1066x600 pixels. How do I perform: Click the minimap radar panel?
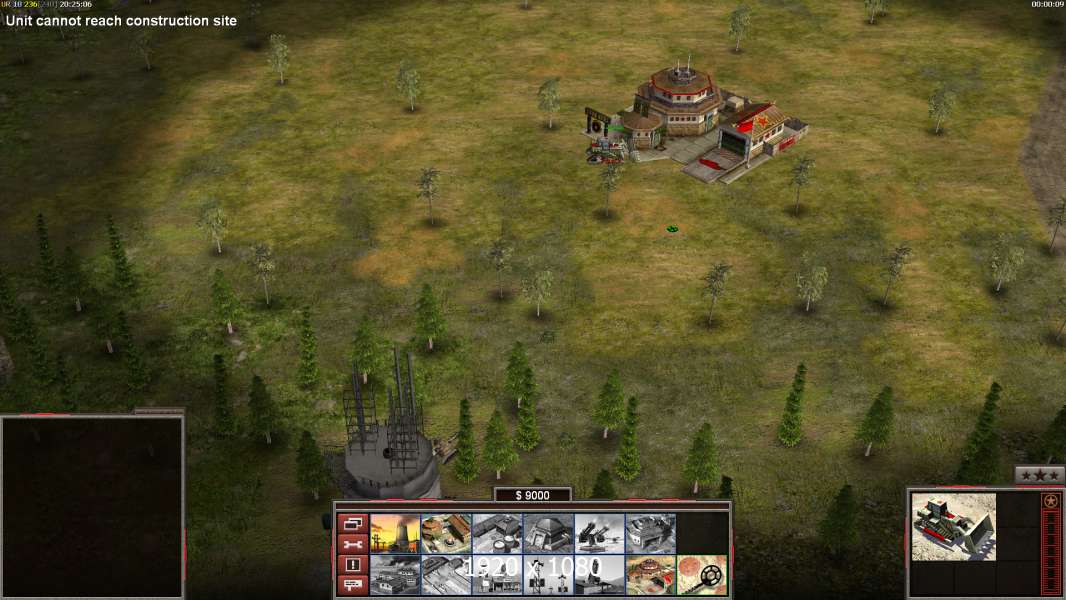click(92, 506)
